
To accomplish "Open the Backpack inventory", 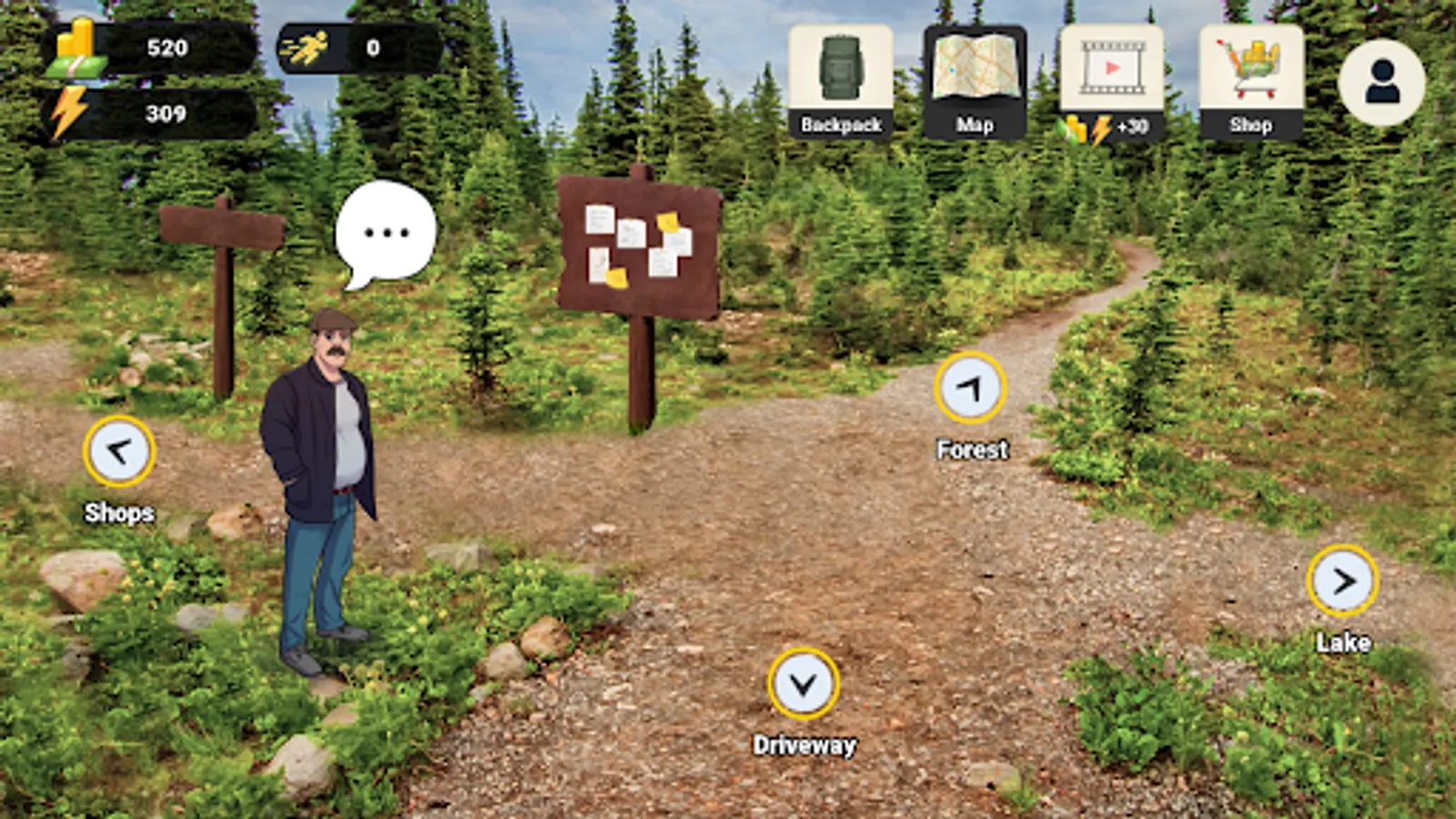I will pyautogui.click(x=840, y=82).
